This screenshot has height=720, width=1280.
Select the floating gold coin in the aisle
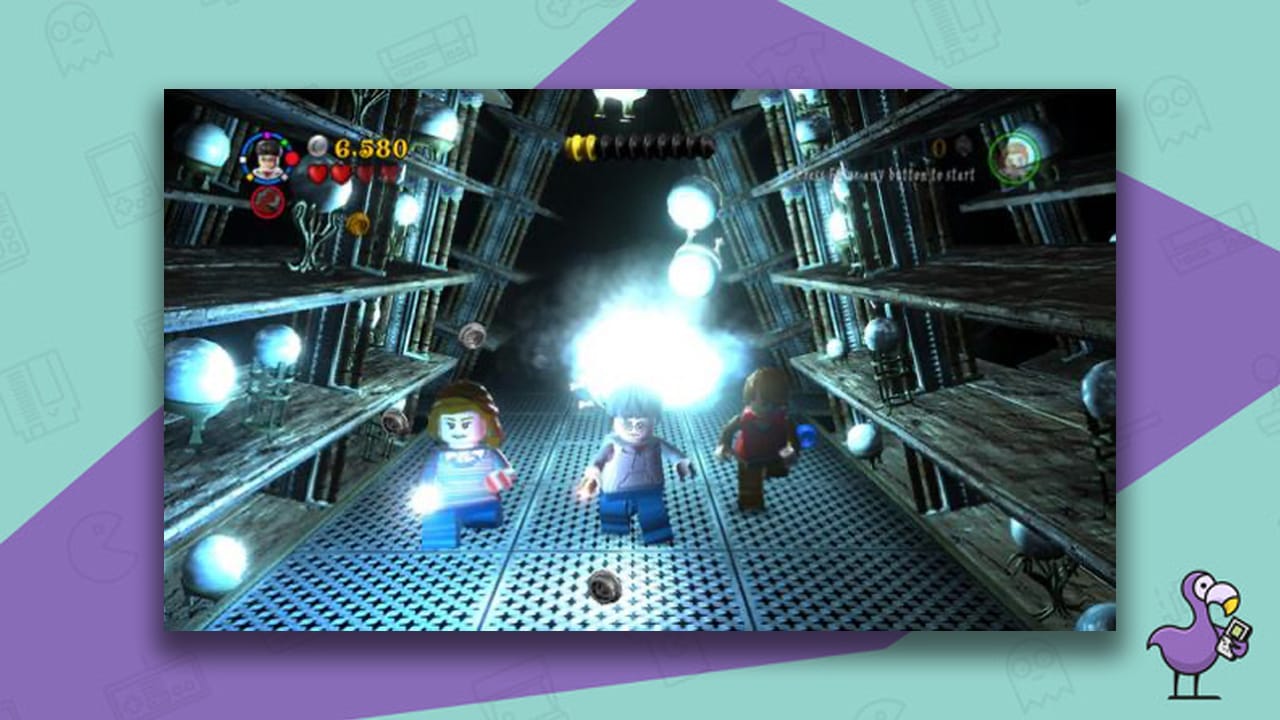pyautogui.click(x=358, y=222)
